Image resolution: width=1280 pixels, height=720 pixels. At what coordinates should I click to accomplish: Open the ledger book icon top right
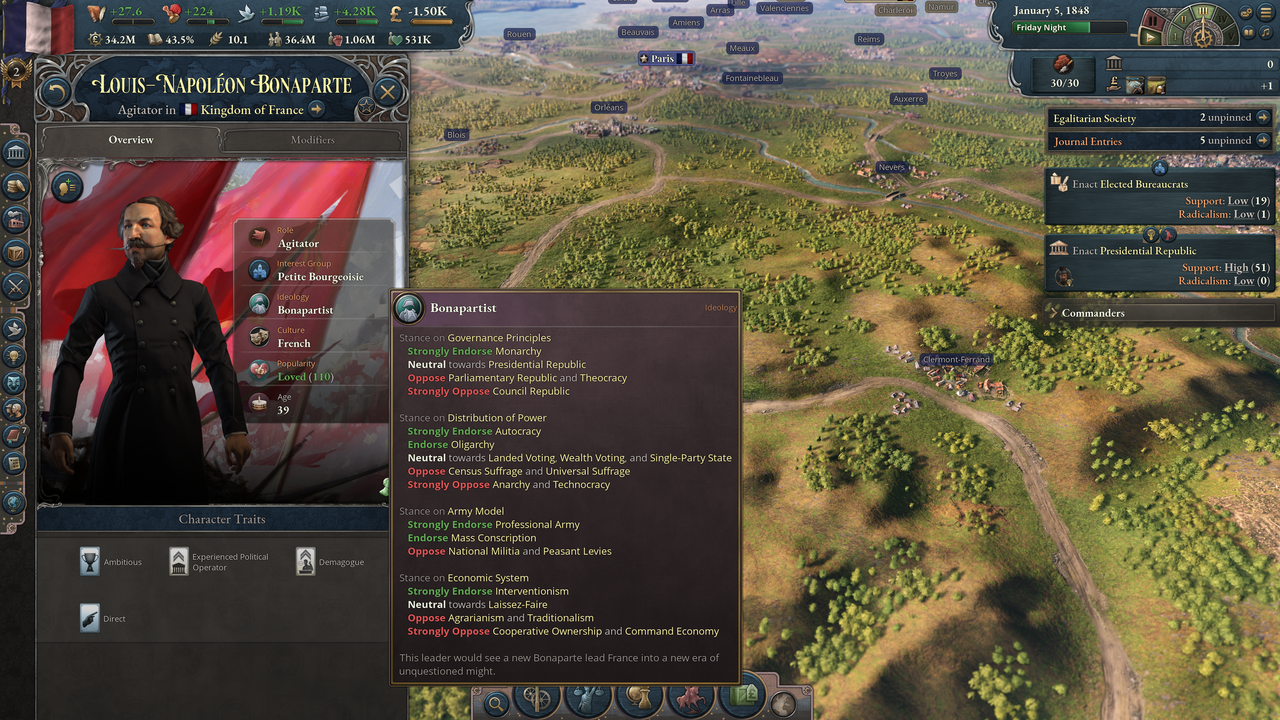(1248, 32)
